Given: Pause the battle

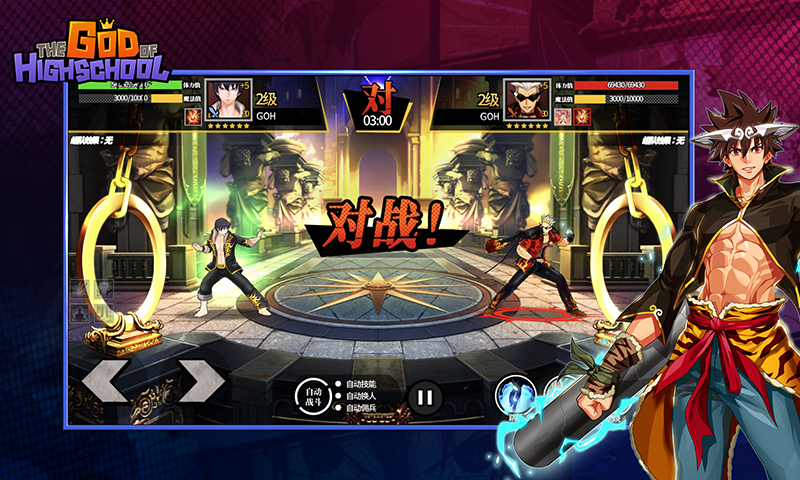Looking at the screenshot, I should [x=425, y=397].
